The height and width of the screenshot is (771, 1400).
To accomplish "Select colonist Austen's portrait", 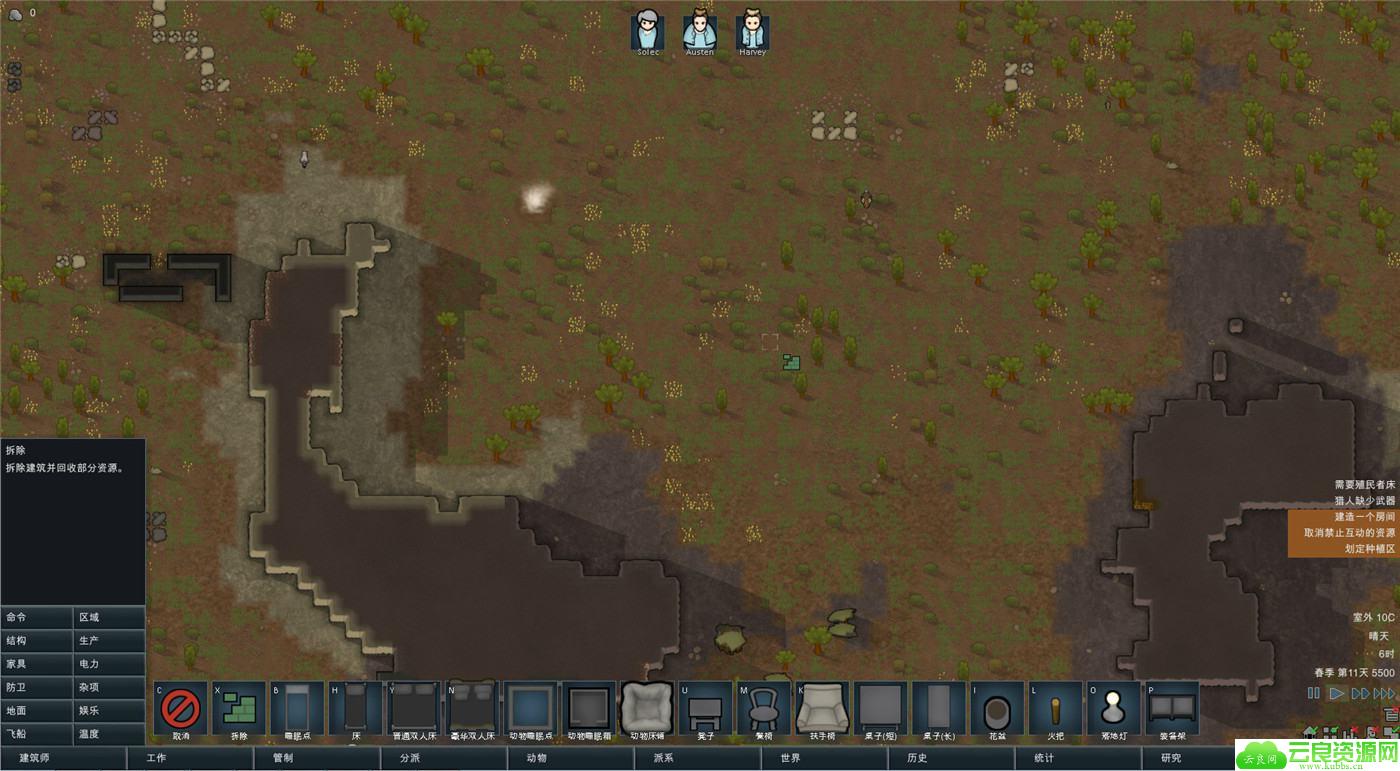I will 700,32.
